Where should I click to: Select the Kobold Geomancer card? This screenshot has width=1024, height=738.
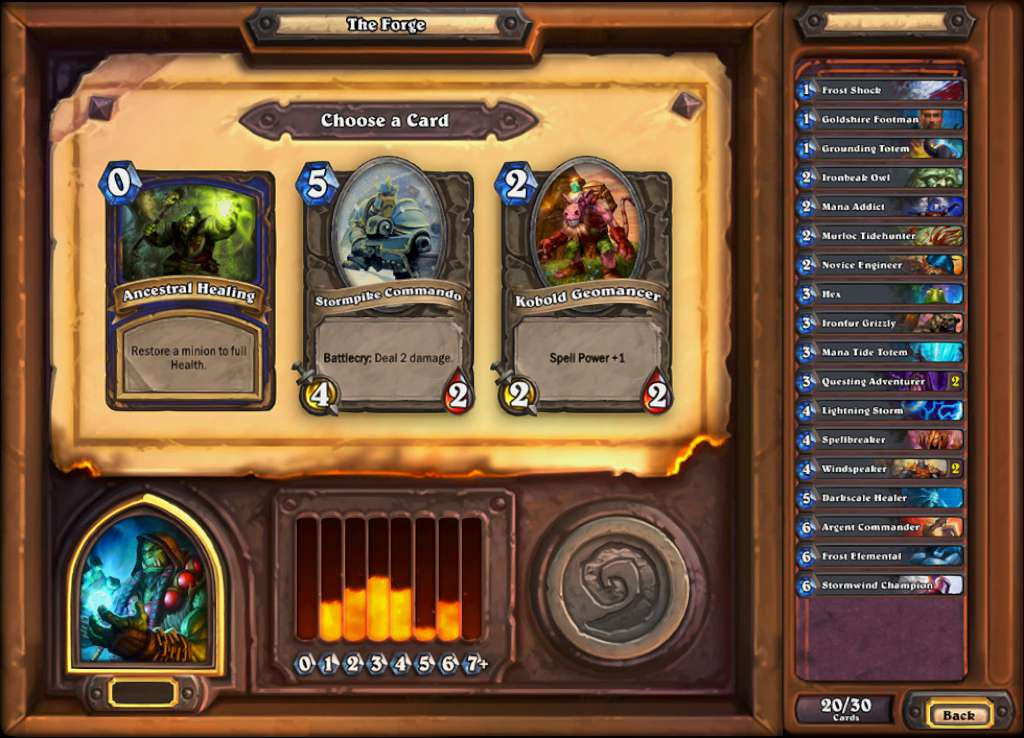tap(586, 290)
